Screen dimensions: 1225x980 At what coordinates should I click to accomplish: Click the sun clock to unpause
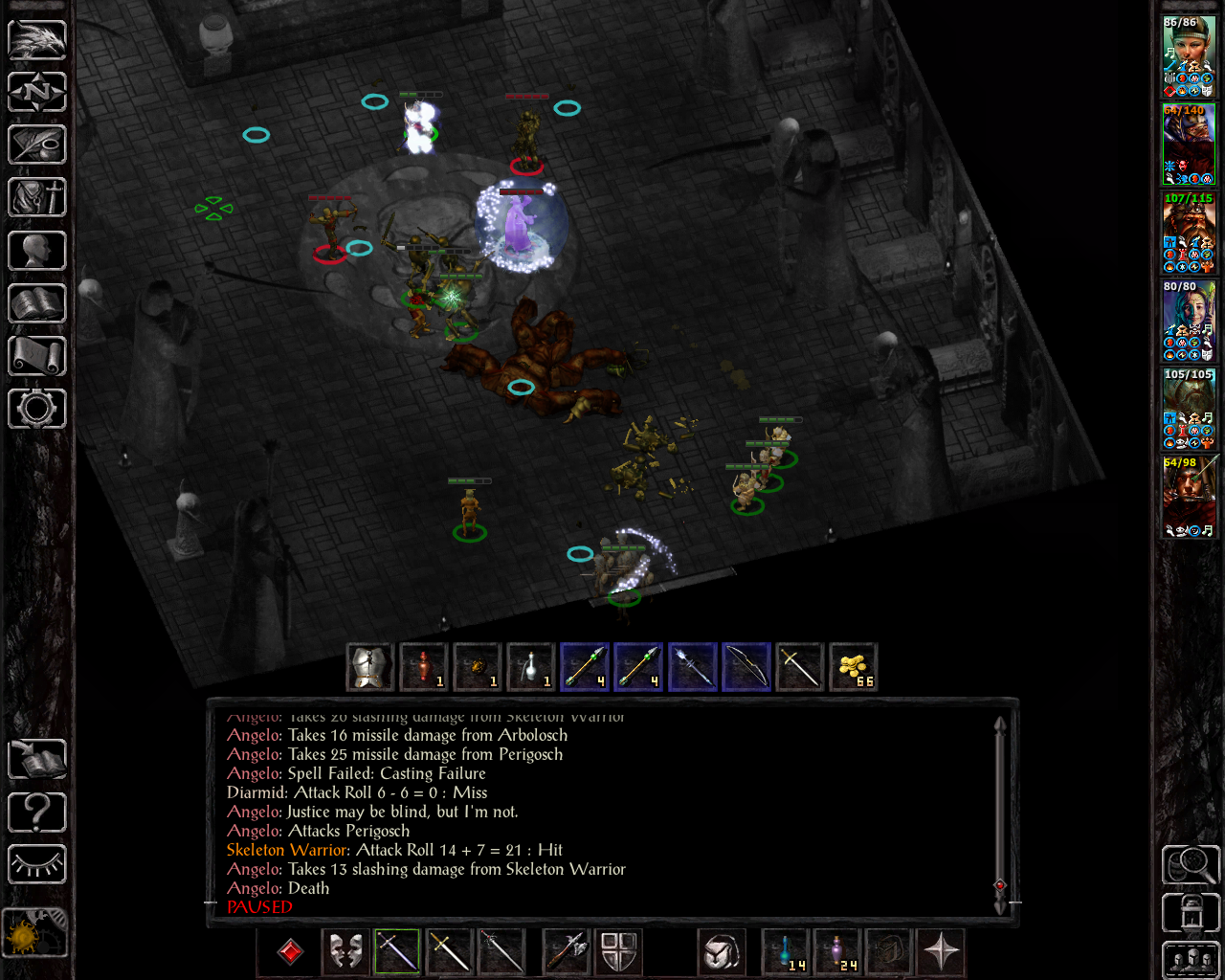click(x=35, y=932)
